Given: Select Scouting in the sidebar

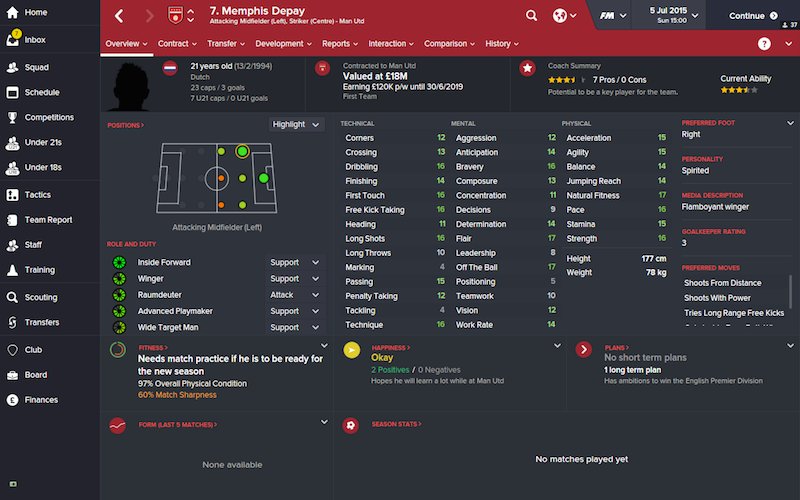Looking at the screenshot, I should point(40,297).
